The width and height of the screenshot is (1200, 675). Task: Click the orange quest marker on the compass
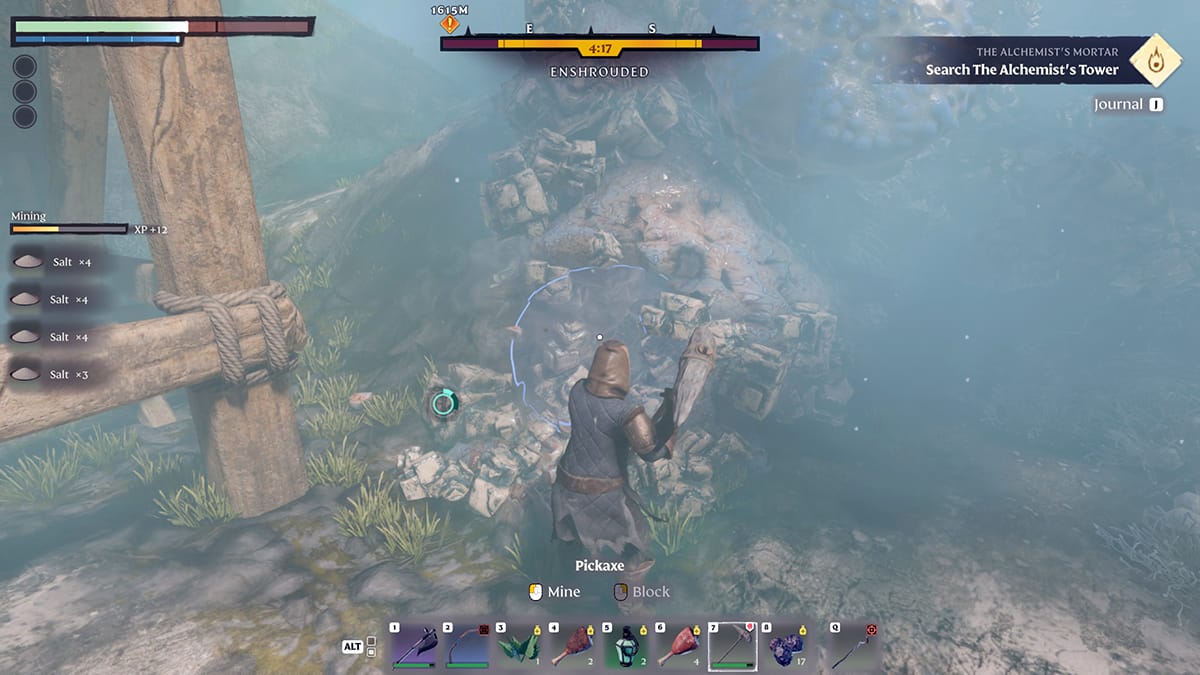coord(450,23)
